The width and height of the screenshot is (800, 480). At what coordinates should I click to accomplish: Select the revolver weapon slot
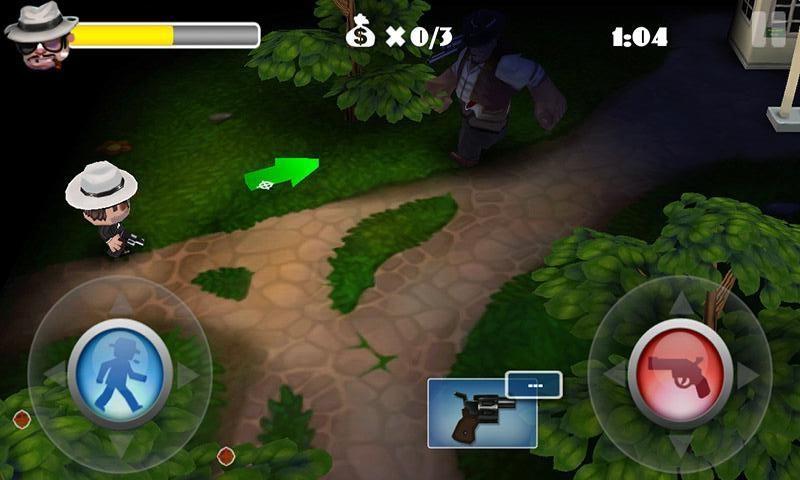click(482, 412)
